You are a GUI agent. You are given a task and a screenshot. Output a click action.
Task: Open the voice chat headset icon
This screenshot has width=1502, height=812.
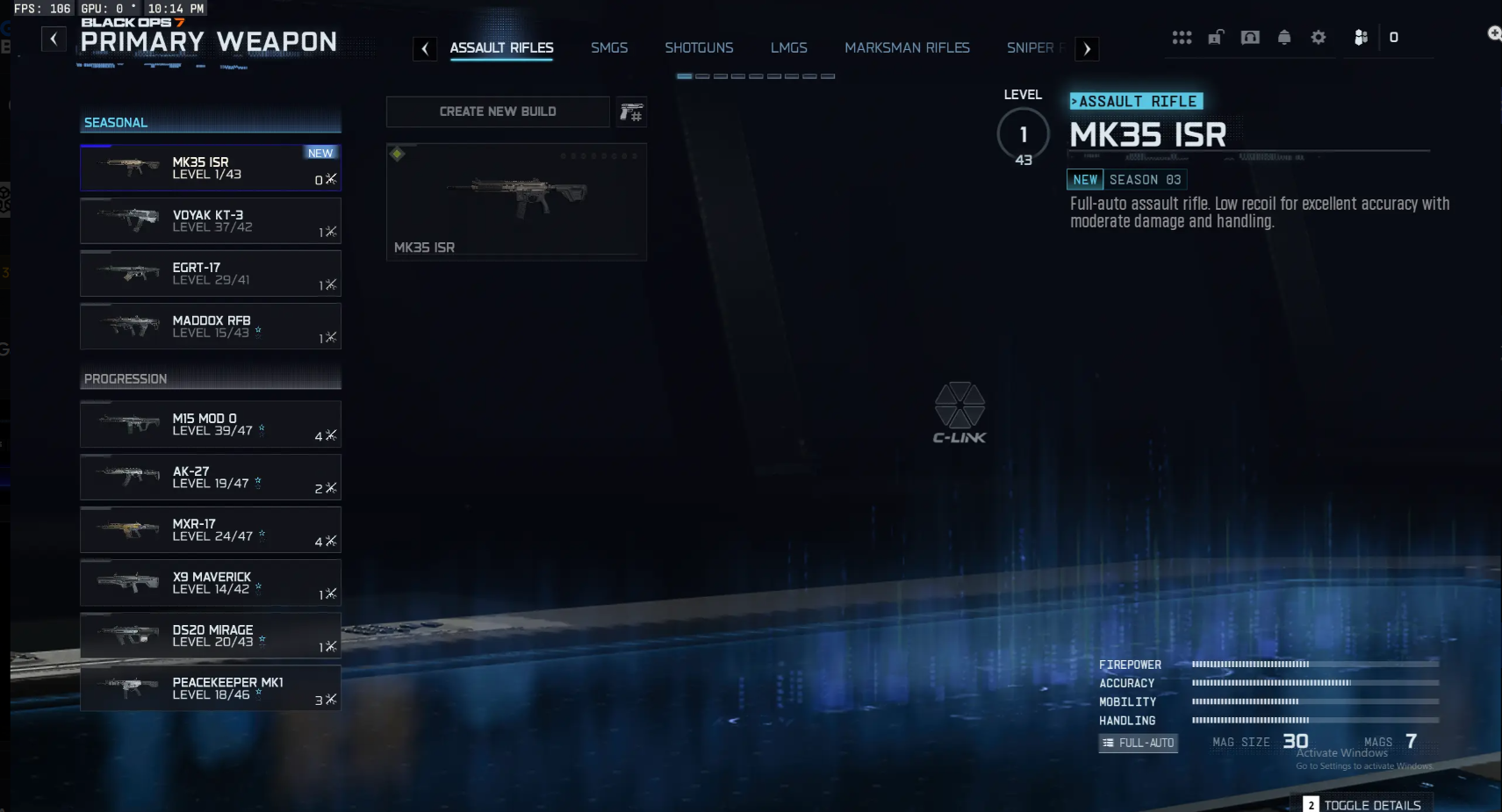click(x=1249, y=38)
